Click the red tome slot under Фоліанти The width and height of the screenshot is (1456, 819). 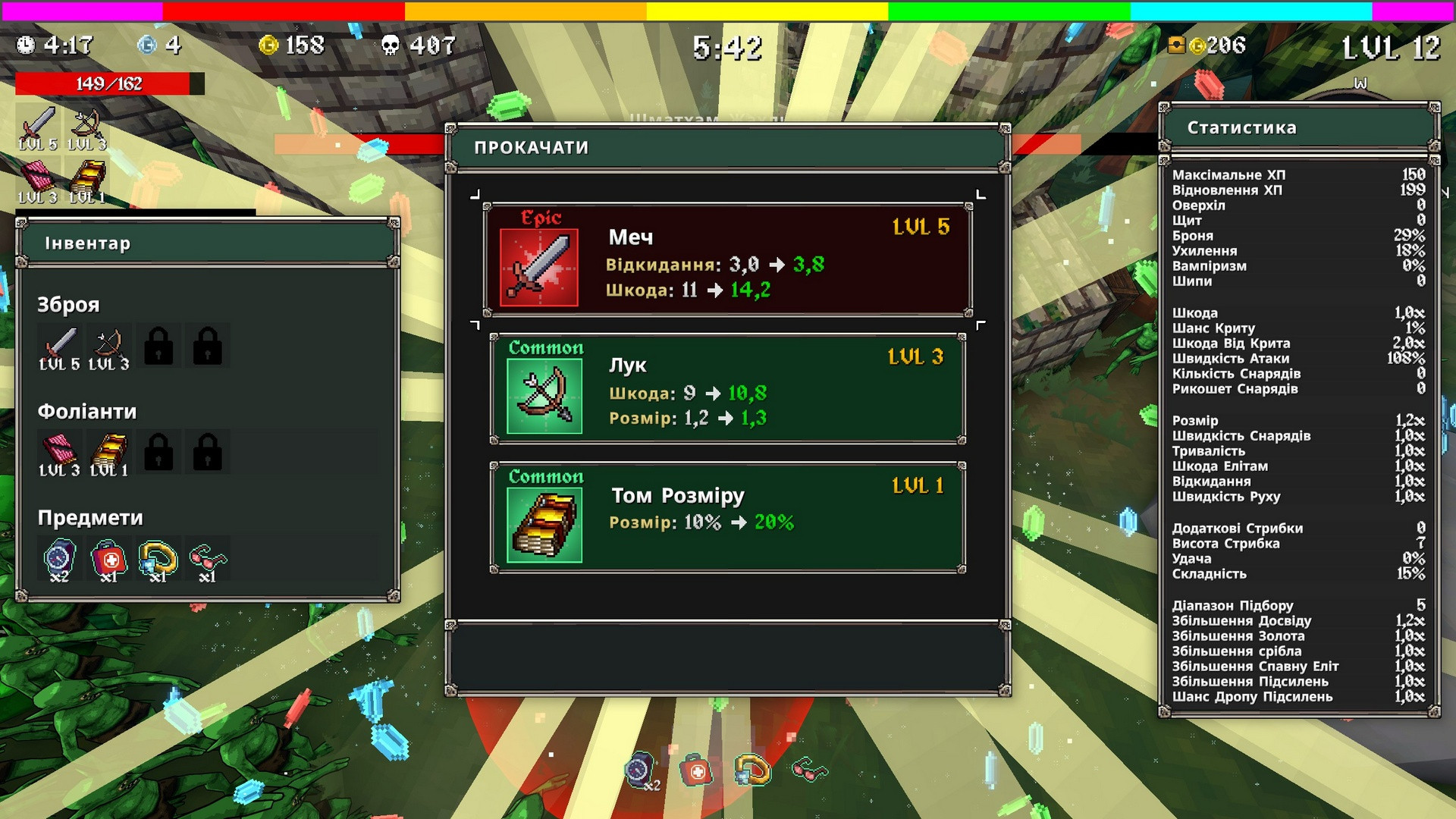(60, 453)
